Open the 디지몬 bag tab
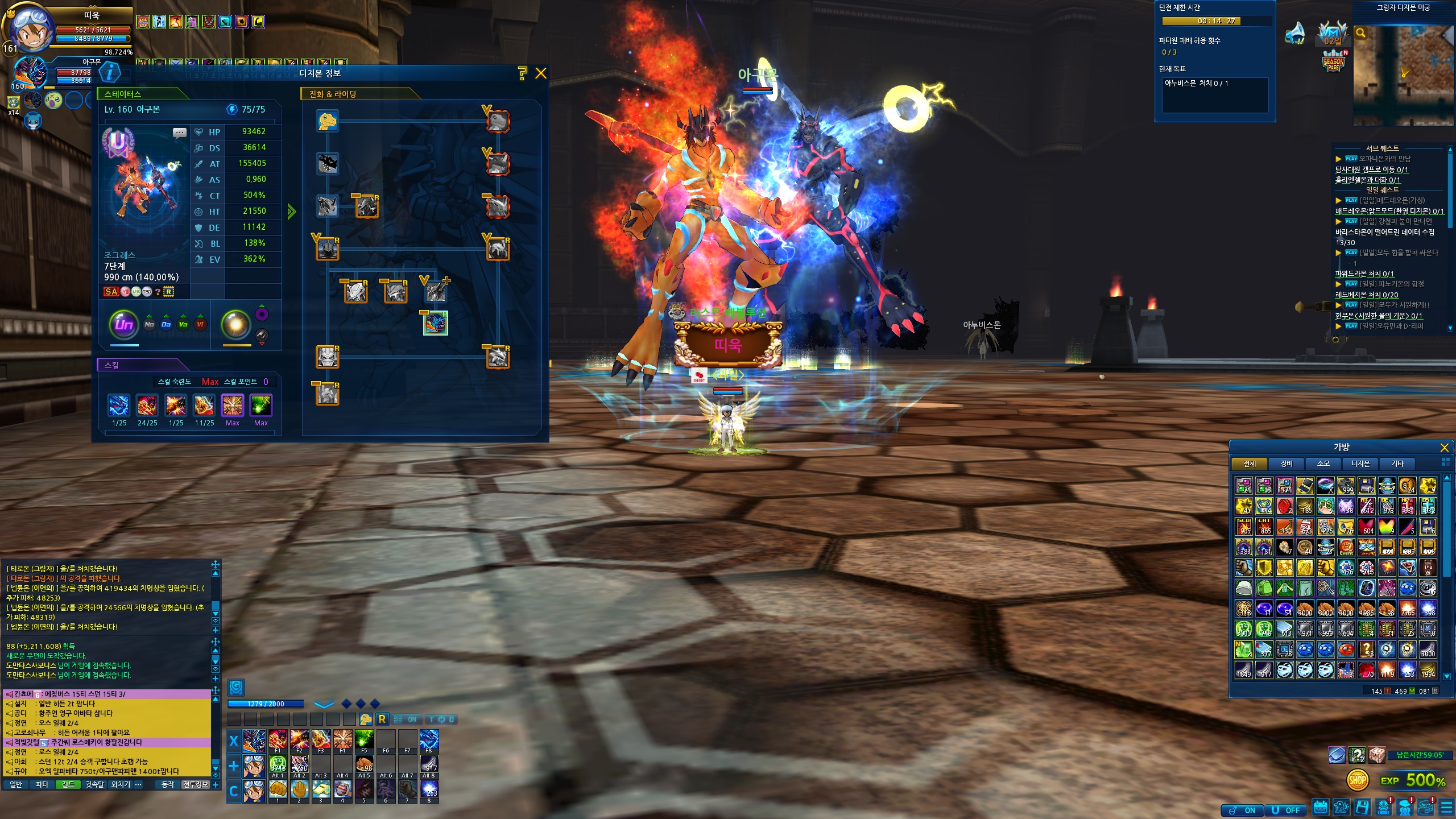The height and width of the screenshot is (819, 1456). click(1360, 464)
